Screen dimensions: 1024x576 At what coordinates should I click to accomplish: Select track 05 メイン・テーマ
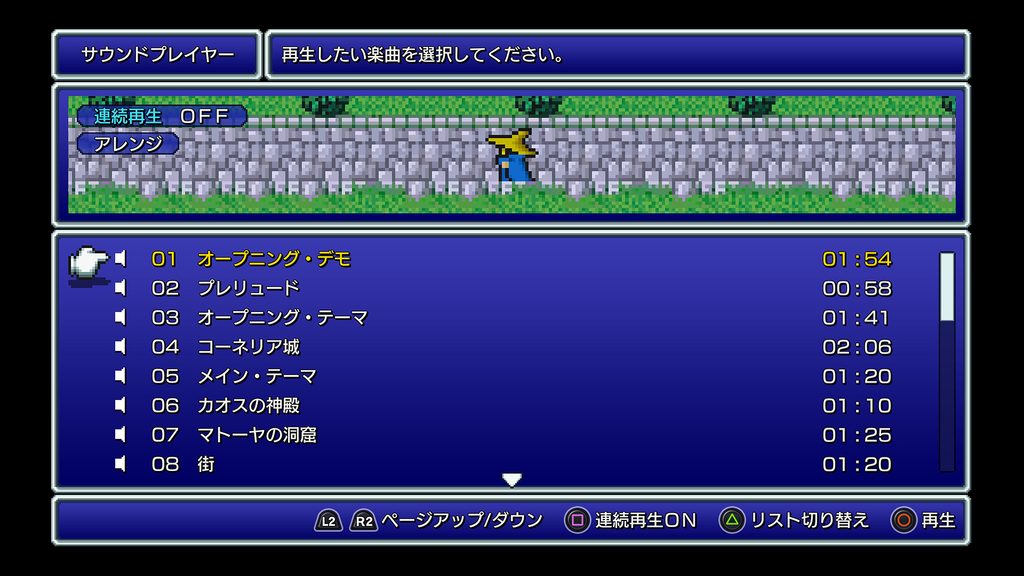[257, 376]
